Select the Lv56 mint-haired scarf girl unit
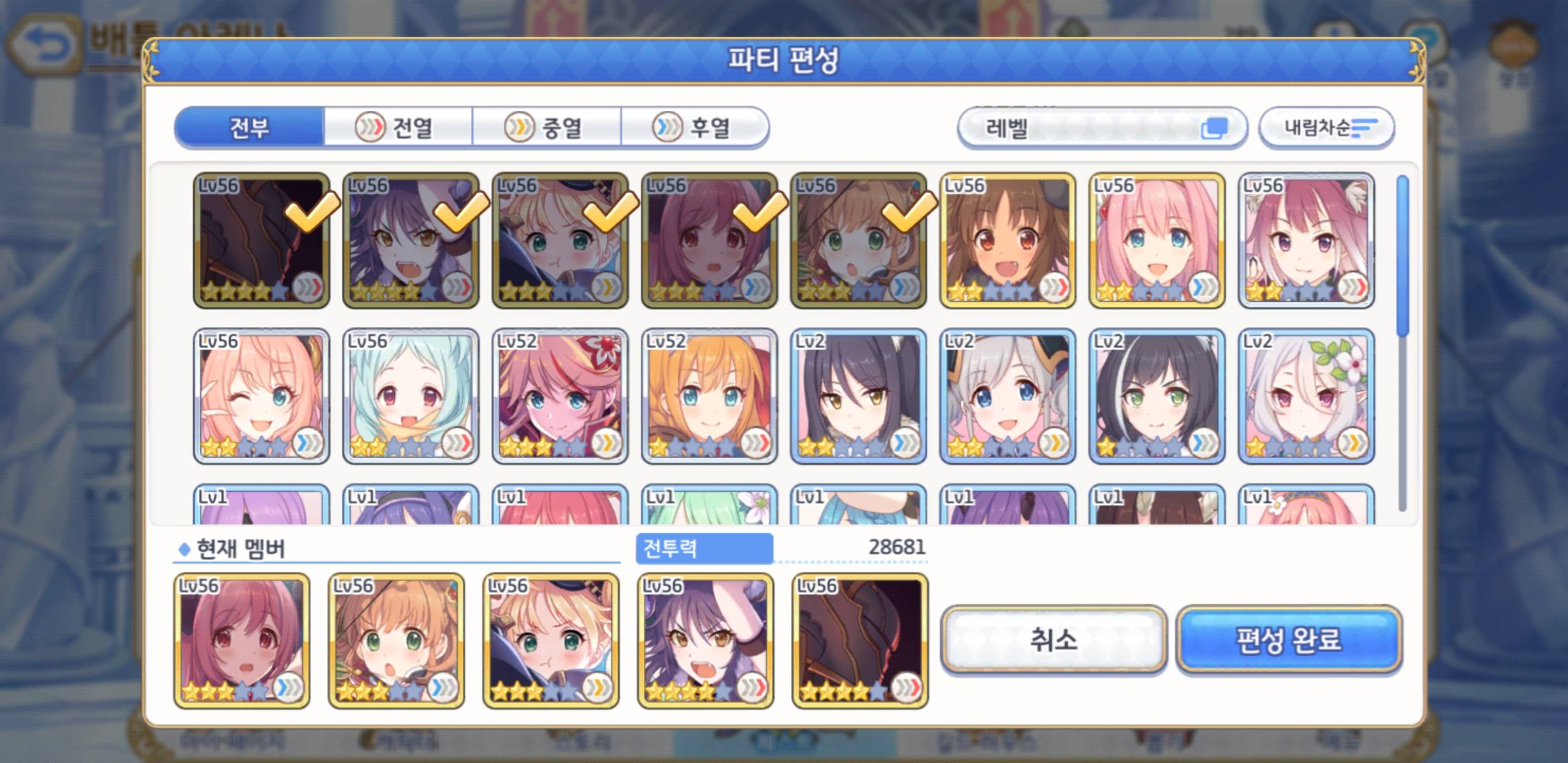Image resolution: width=1568 pixels, height=763 pixels. tap(411, 396)
